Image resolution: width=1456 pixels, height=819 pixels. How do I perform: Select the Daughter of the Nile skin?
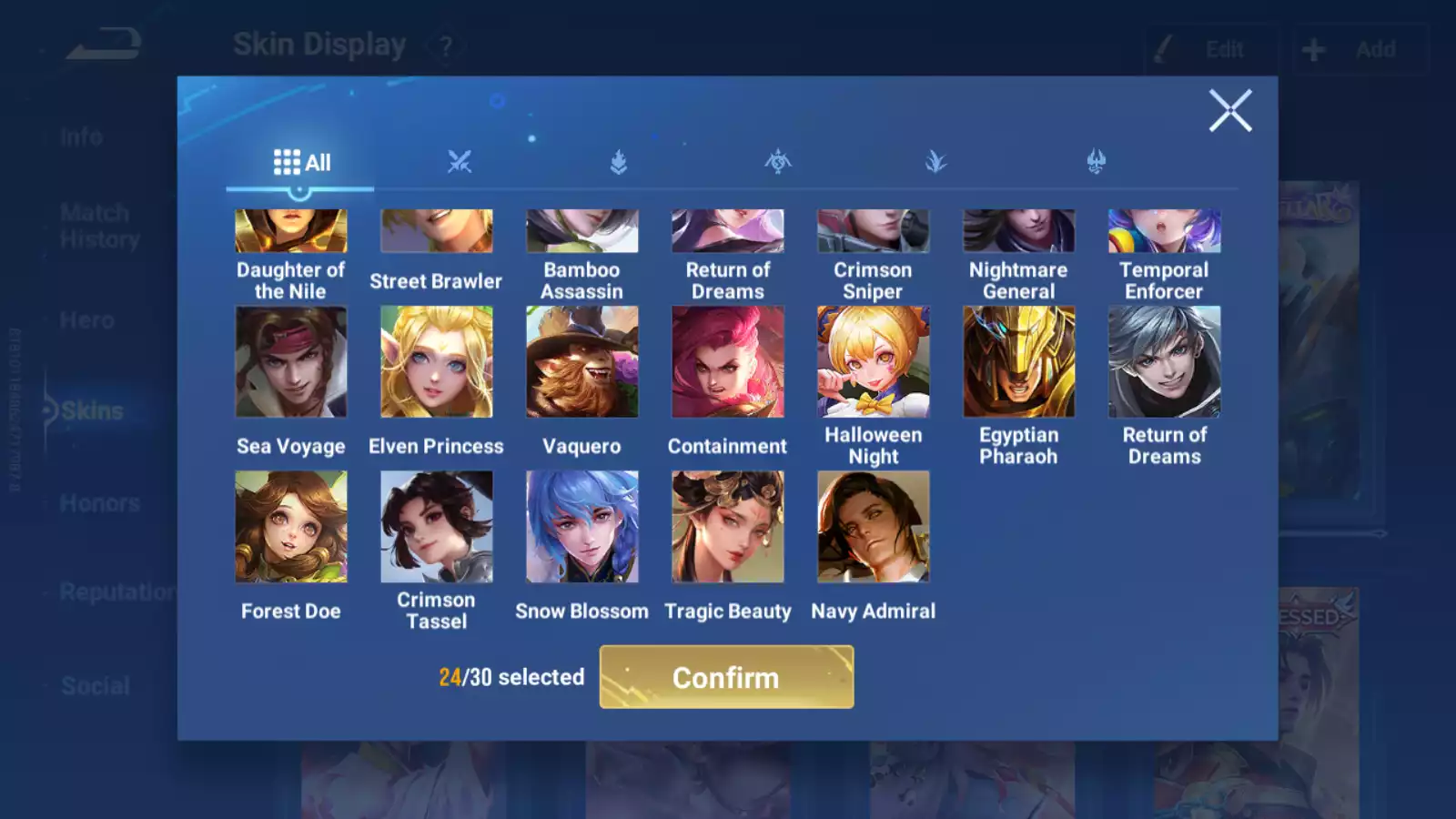290,232
